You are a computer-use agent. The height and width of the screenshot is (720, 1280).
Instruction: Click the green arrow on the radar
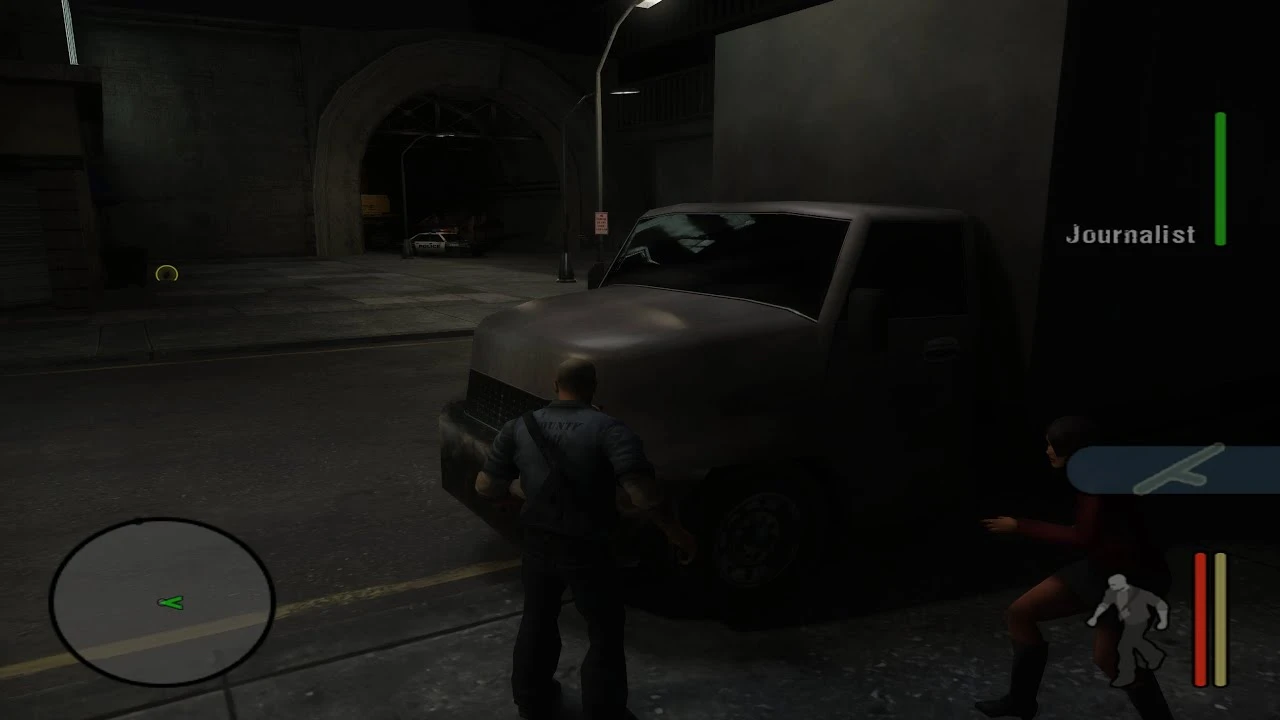pyautogui.click(x=170, y=602)
